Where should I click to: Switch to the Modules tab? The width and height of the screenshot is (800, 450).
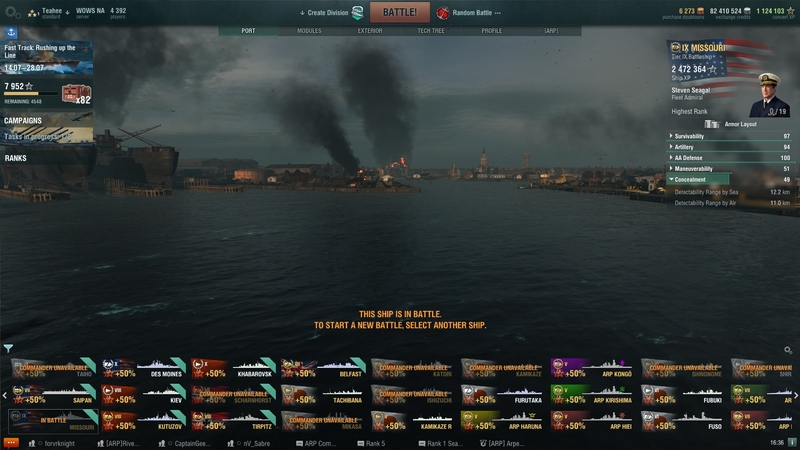tap(309, 31)
